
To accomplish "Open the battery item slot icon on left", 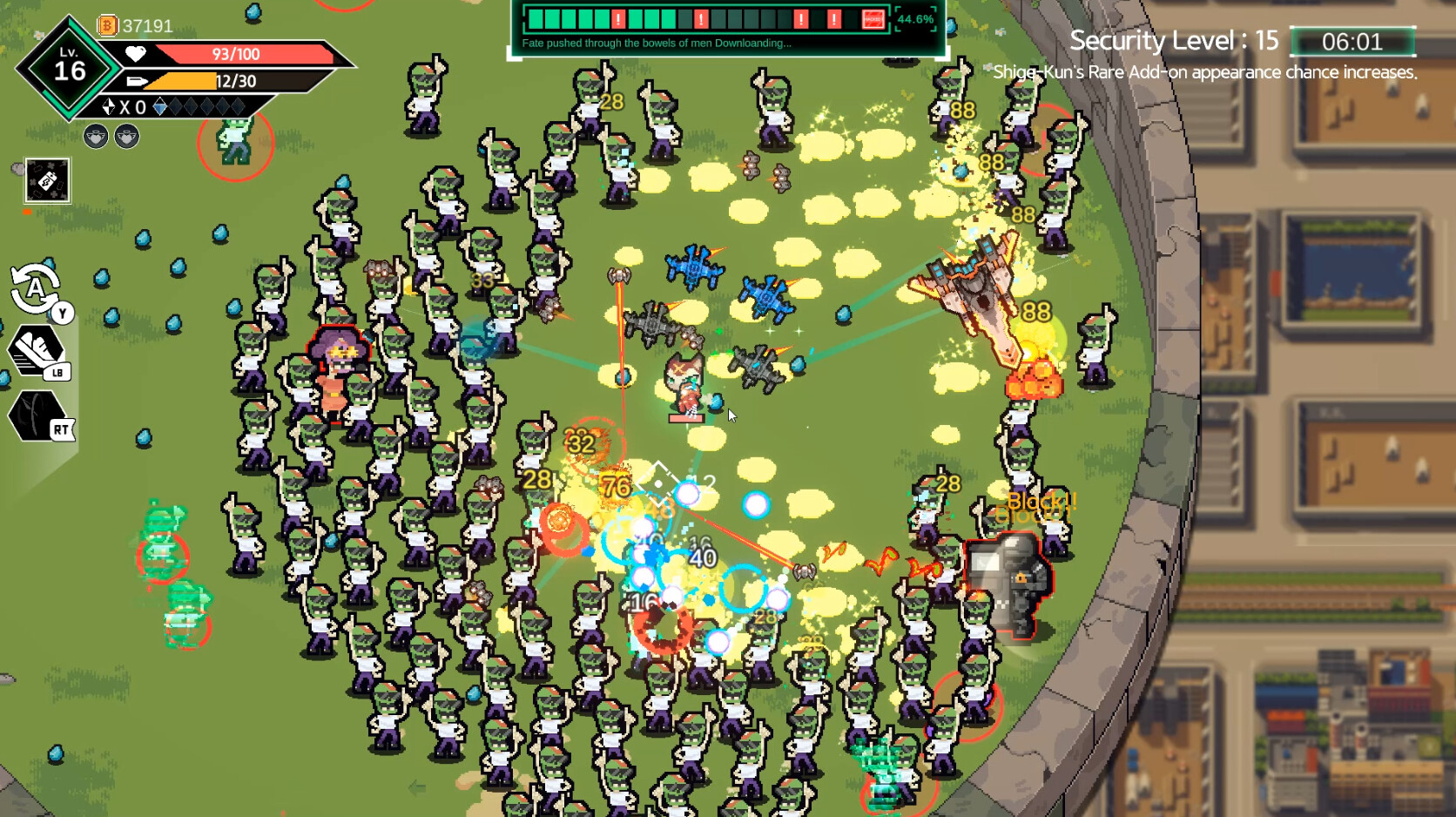I will pos(49,180).
